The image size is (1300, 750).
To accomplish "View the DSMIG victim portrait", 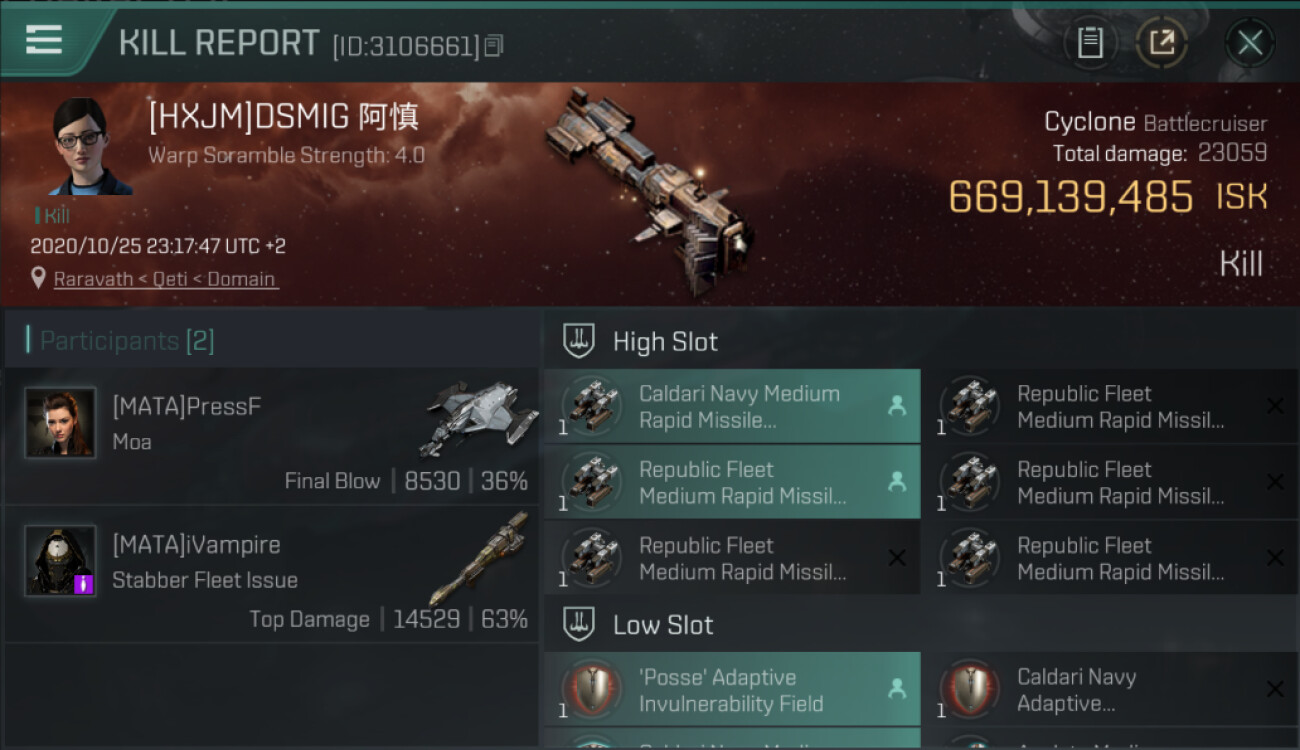I will point(90,147).
